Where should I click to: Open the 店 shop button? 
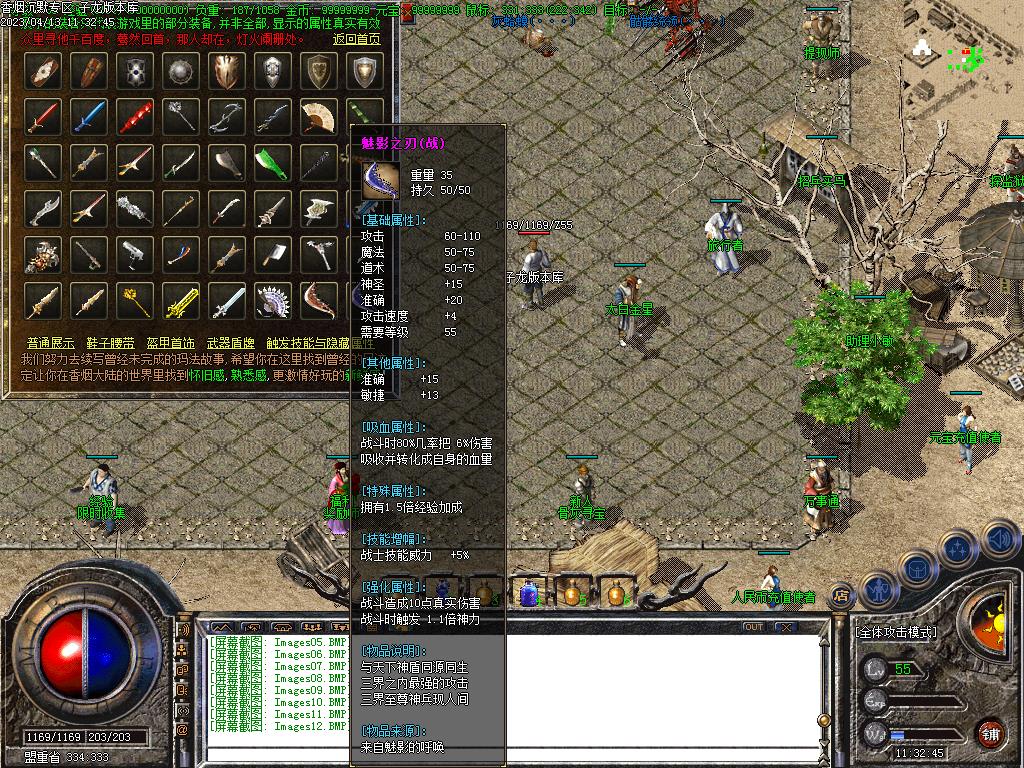pos(841,595)
